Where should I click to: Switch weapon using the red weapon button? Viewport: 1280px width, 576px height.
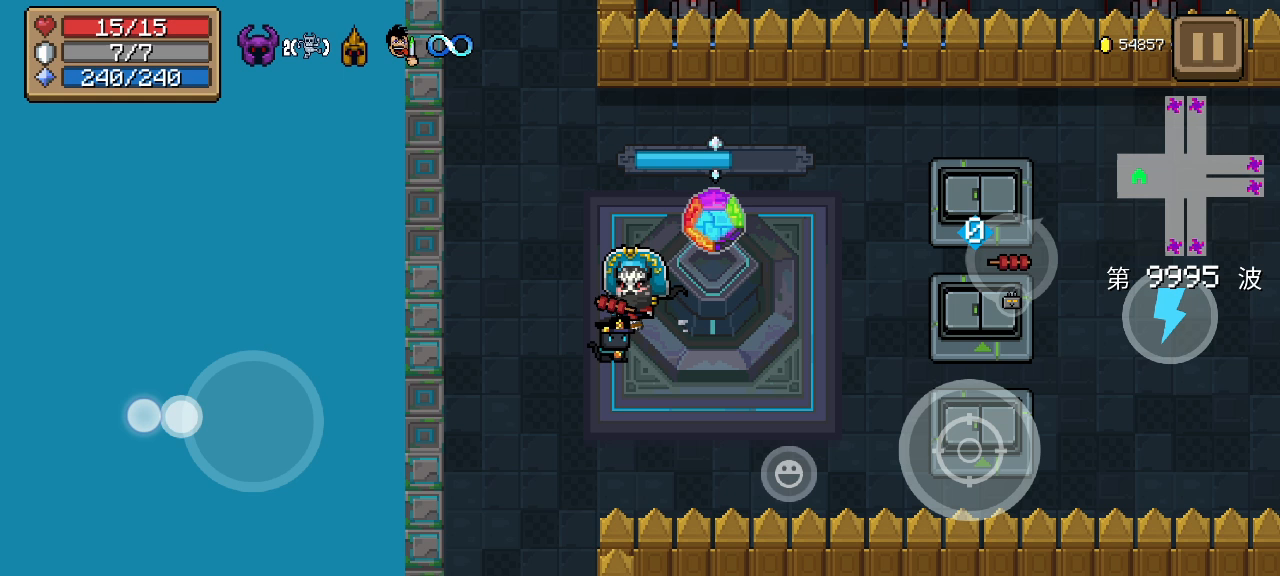coord(1011,261)
